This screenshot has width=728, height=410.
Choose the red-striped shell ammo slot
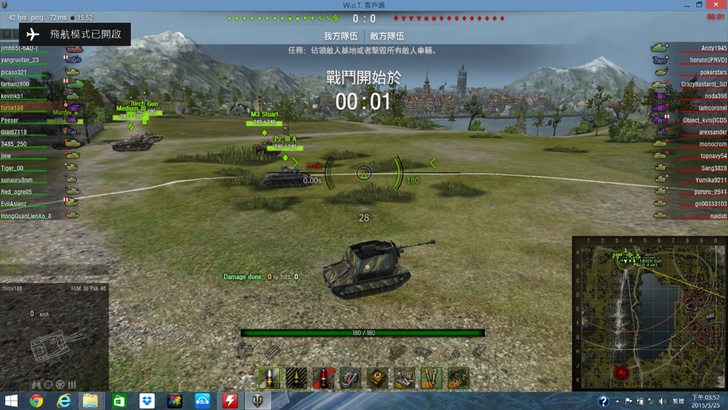pyautogui.click(x=323, y=377)
